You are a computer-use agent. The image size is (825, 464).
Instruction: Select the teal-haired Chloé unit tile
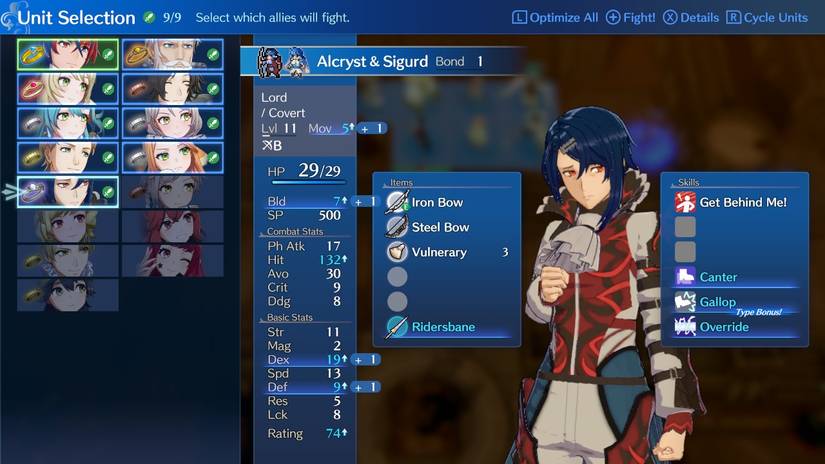(x=67, y=123)
